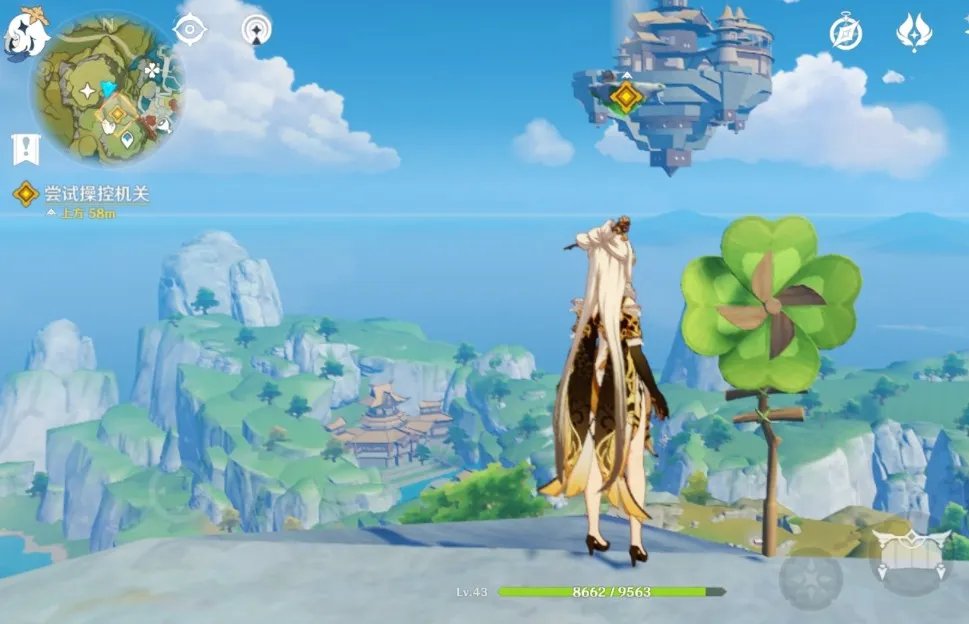Viewport: 969px width, 624px height.
Task: Open the circular minimap
Action: [x=107, y=89]
